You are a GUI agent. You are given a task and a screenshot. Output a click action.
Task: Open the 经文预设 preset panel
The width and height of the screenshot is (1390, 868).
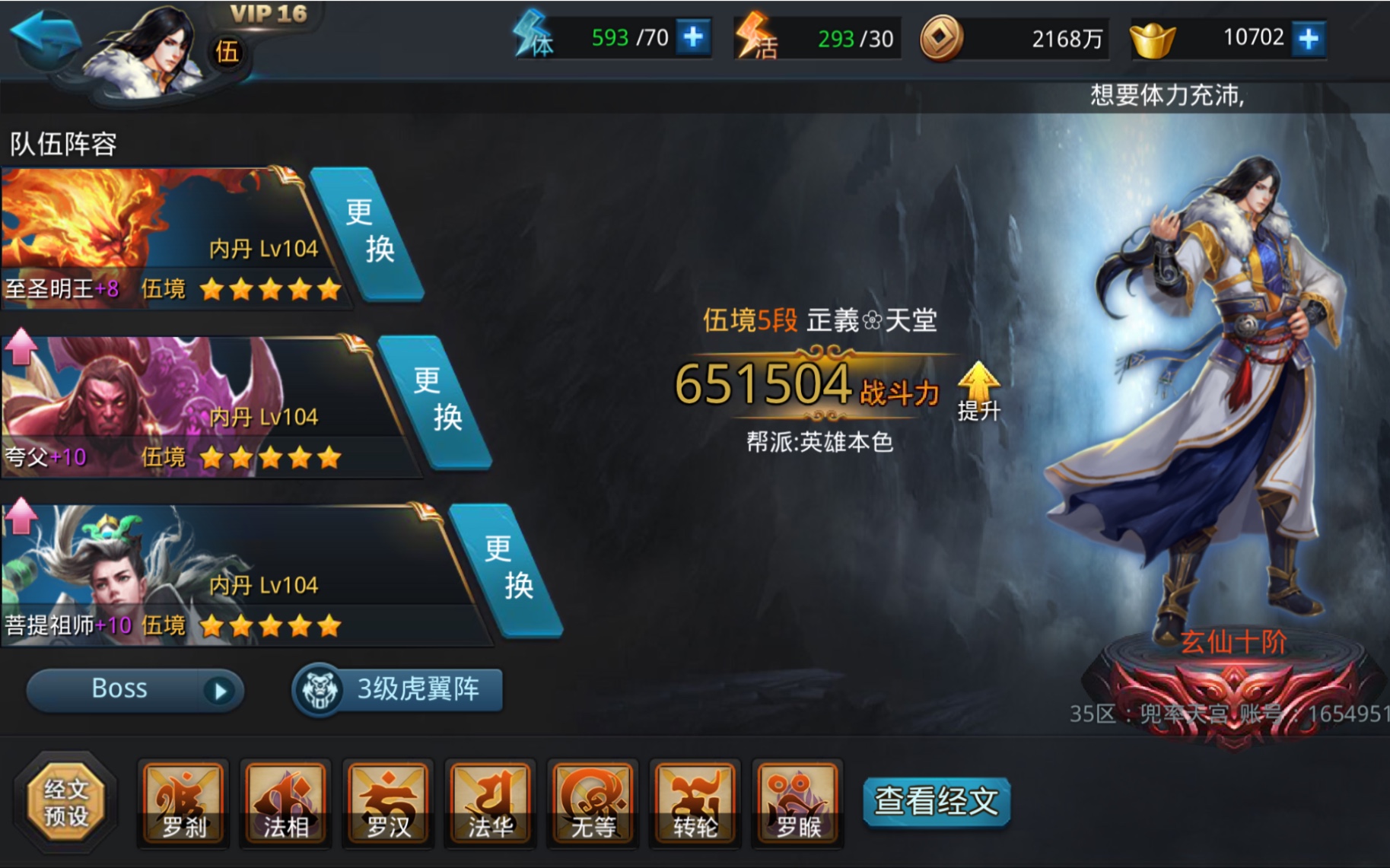pos(67,803)
